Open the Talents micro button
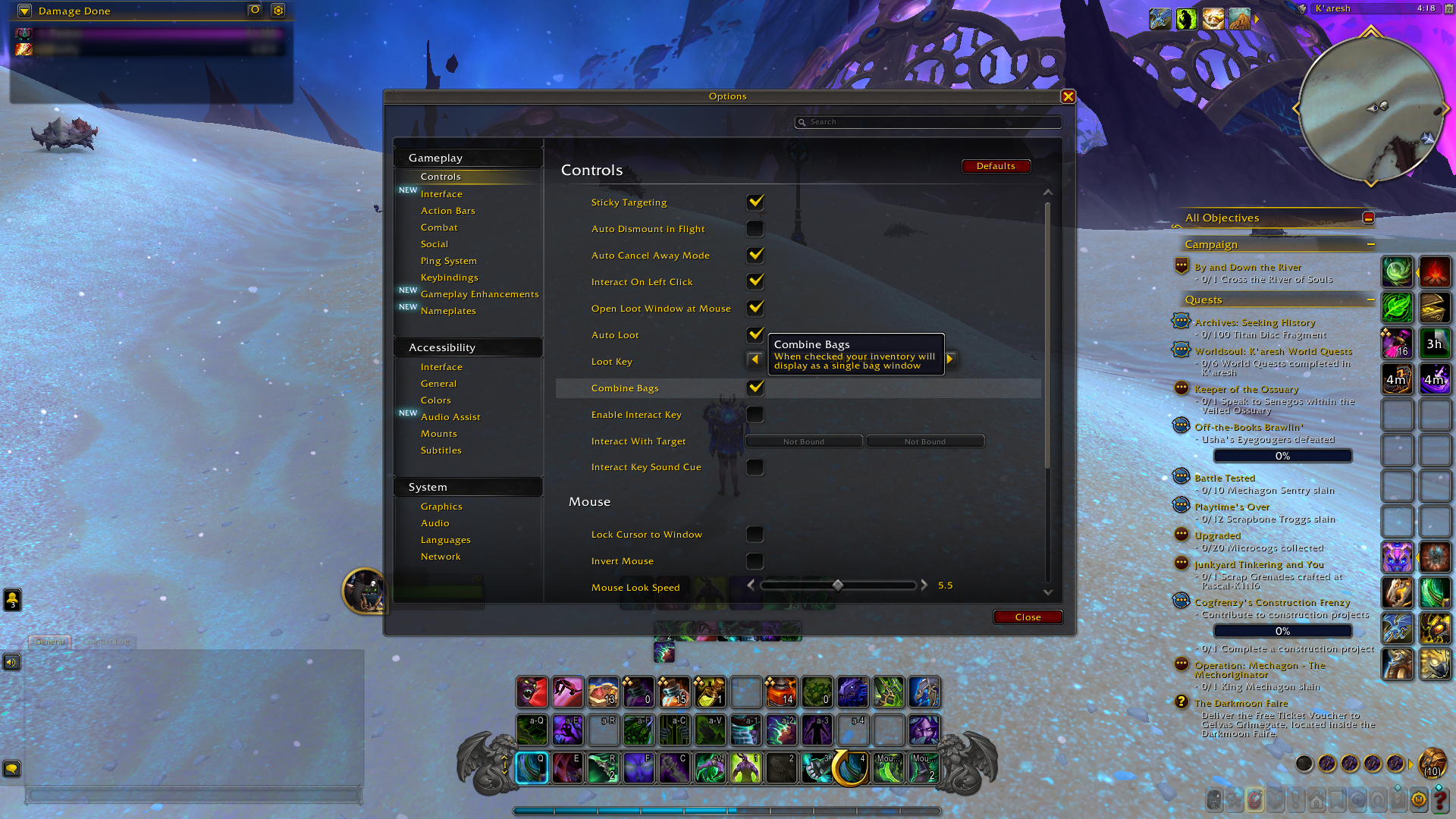Image resolution: width=1456 pixels, height=819 pixels. (1256, 798)
